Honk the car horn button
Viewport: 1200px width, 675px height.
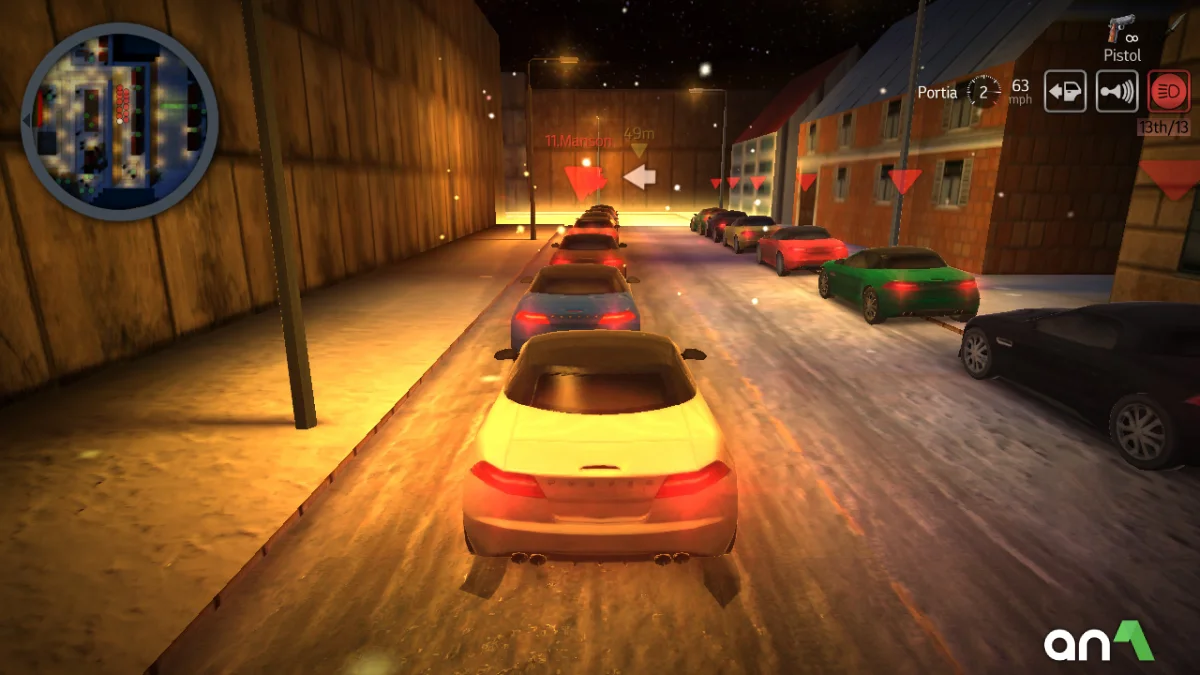1117,92
